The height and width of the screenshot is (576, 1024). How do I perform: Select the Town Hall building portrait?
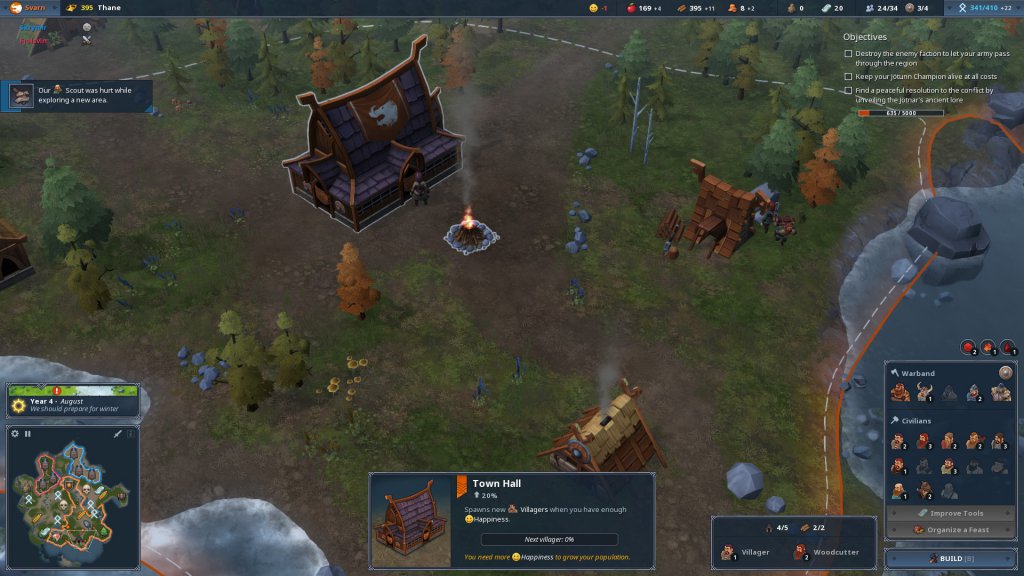[x=410, y=520]
